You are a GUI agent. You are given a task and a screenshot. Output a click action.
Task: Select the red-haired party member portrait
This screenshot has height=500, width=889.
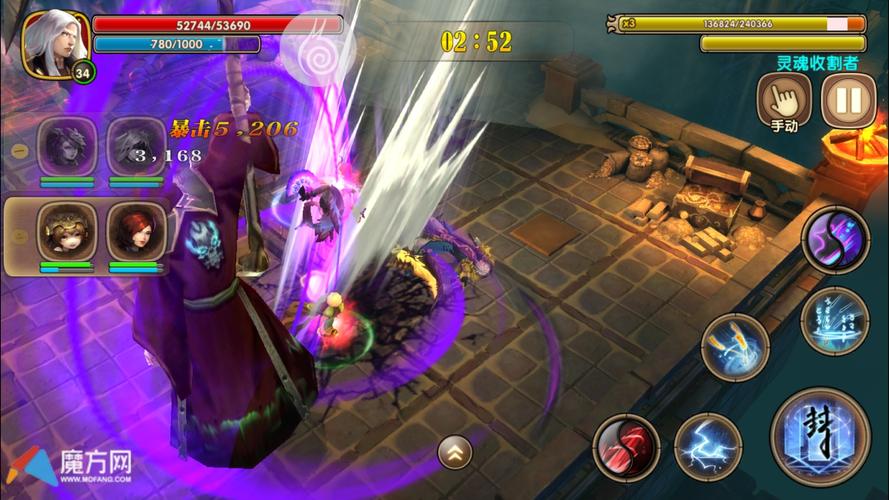(x=136, y=231)
